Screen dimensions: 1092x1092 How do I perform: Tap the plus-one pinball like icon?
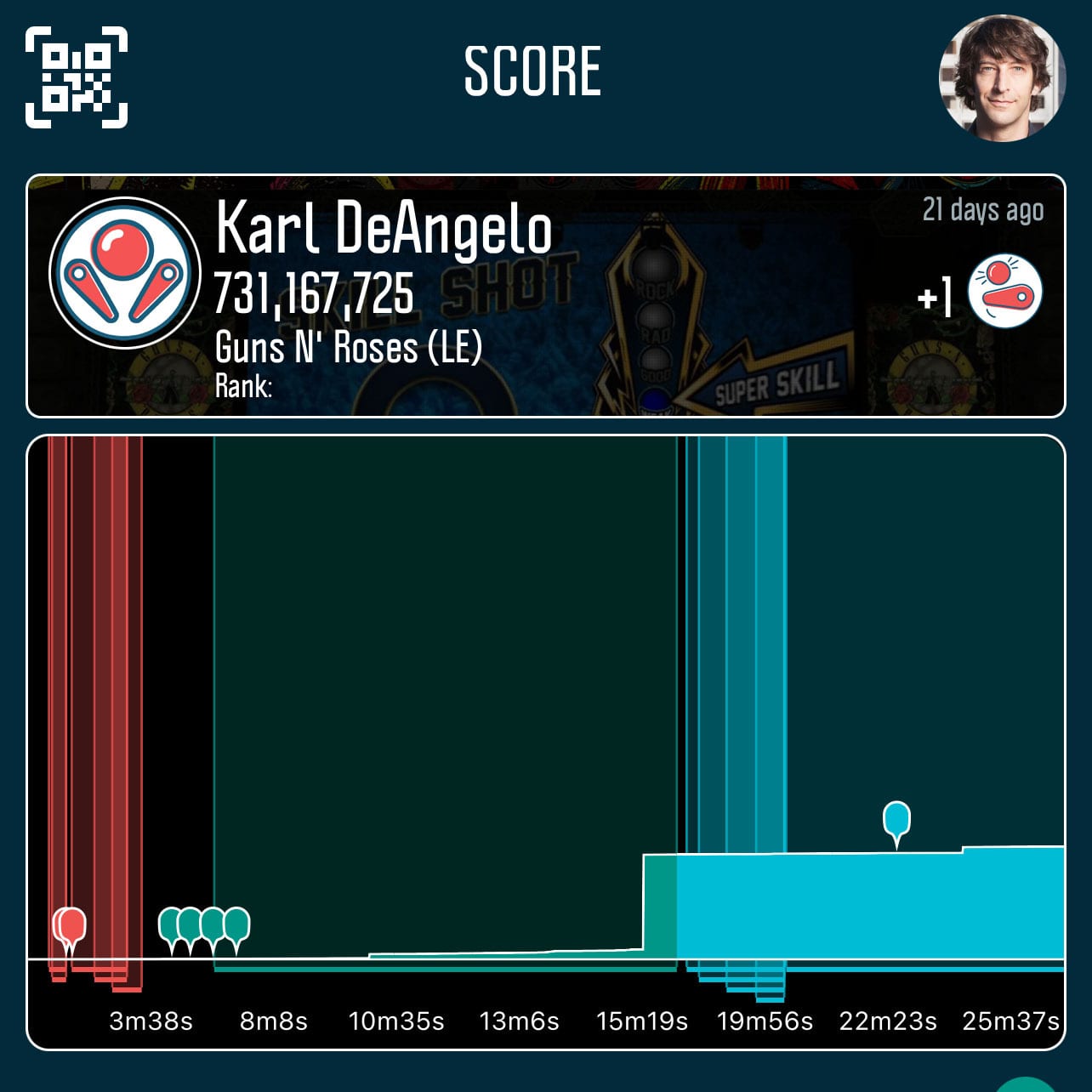[1004, 292]
